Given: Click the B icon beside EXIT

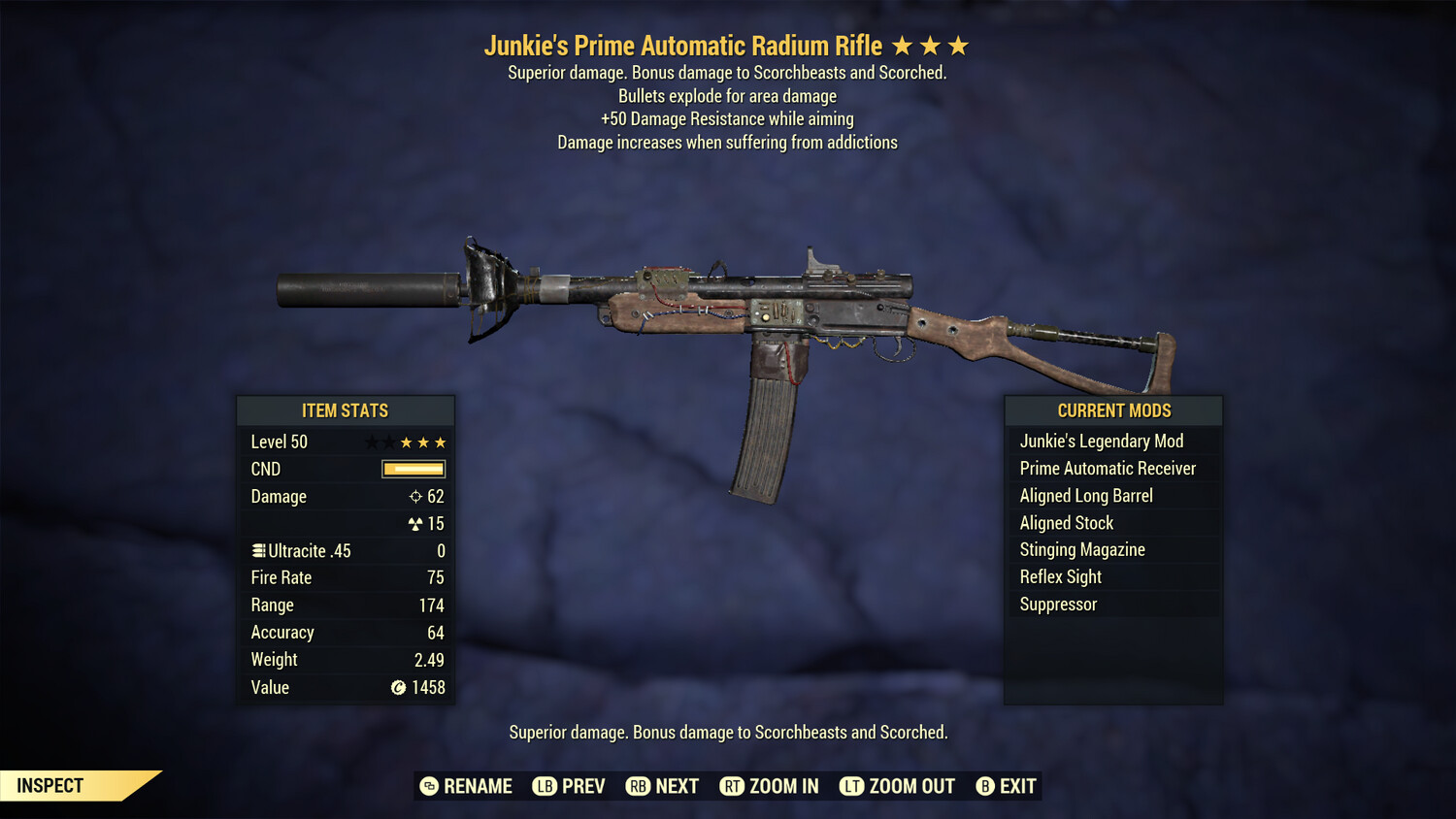Looking at the screenshot, I should 985,786.
